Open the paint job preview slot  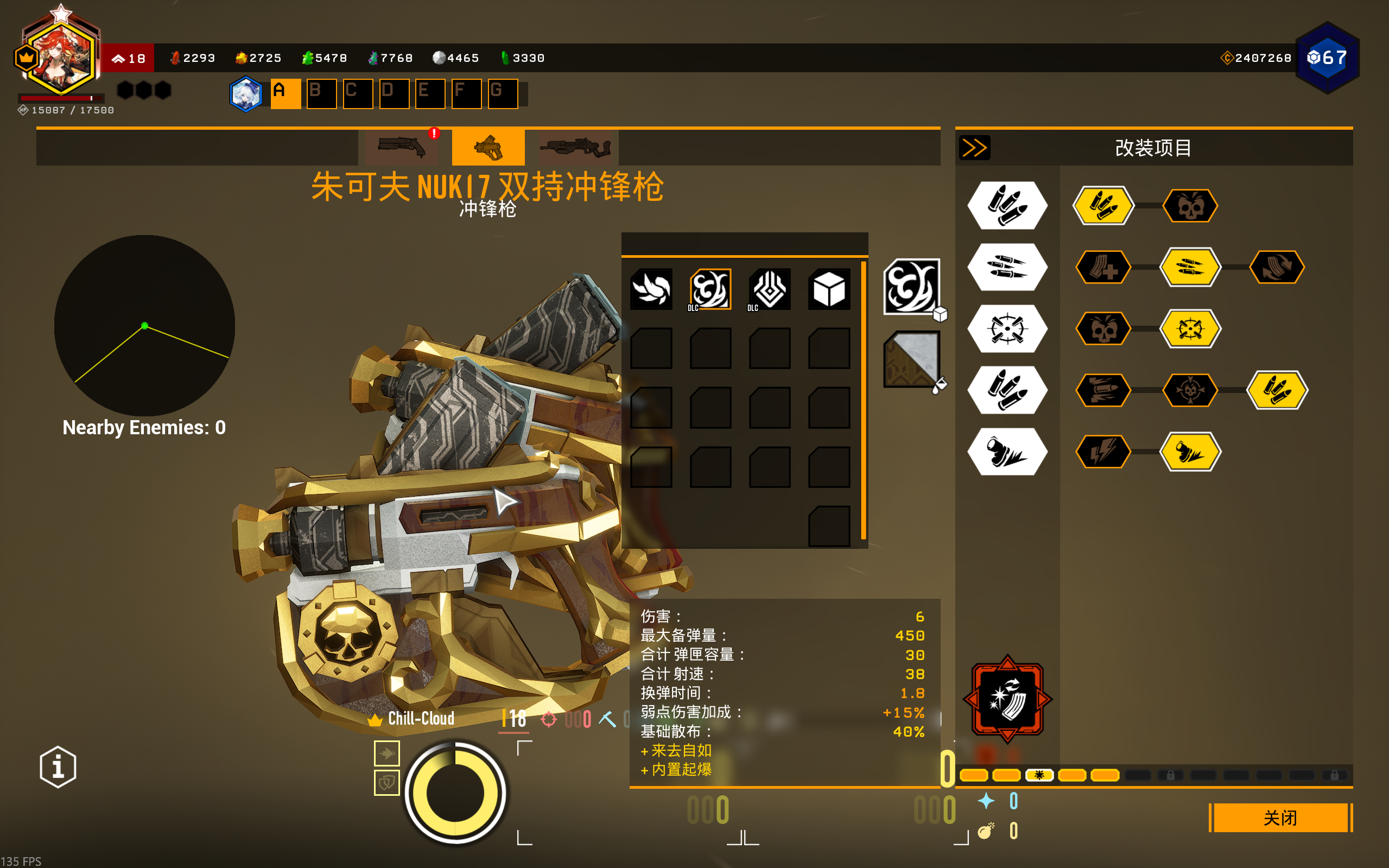pos(911,359)
